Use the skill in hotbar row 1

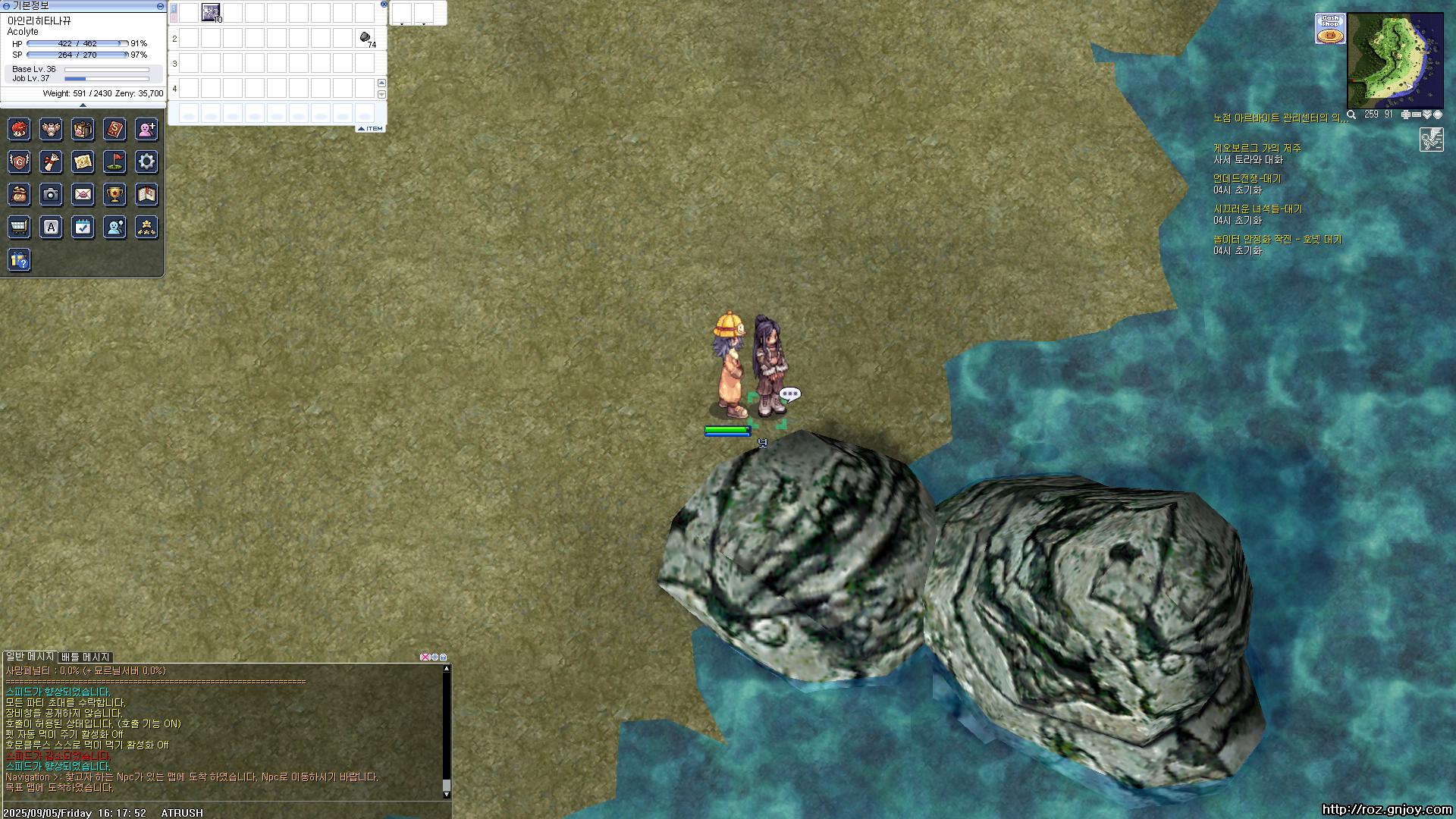click(x=211, y=12)
